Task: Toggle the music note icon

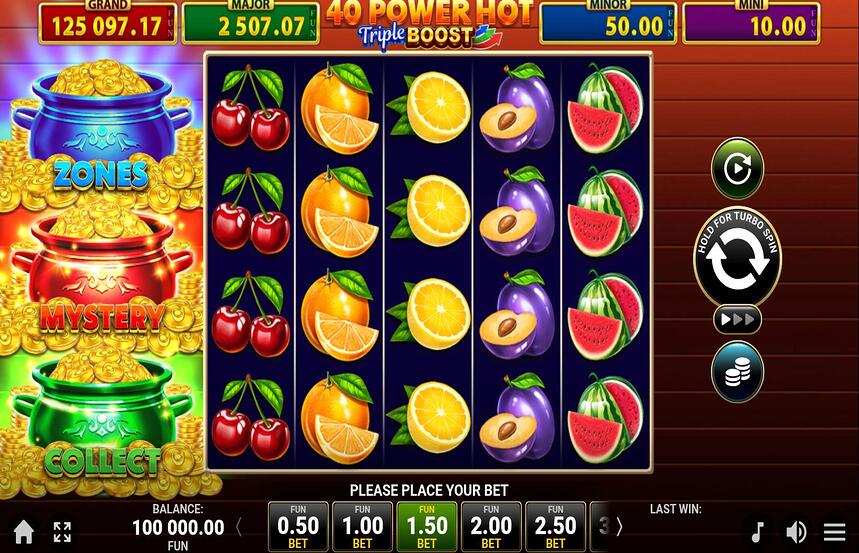Action: coord(758,532)
